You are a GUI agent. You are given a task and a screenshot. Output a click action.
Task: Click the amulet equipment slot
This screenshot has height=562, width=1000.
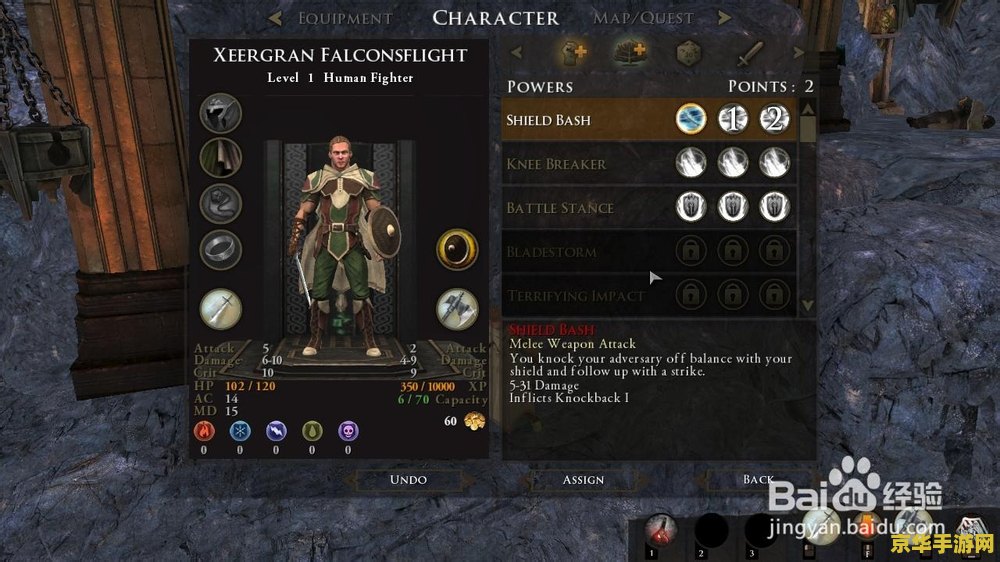click(x=220, y=202)
